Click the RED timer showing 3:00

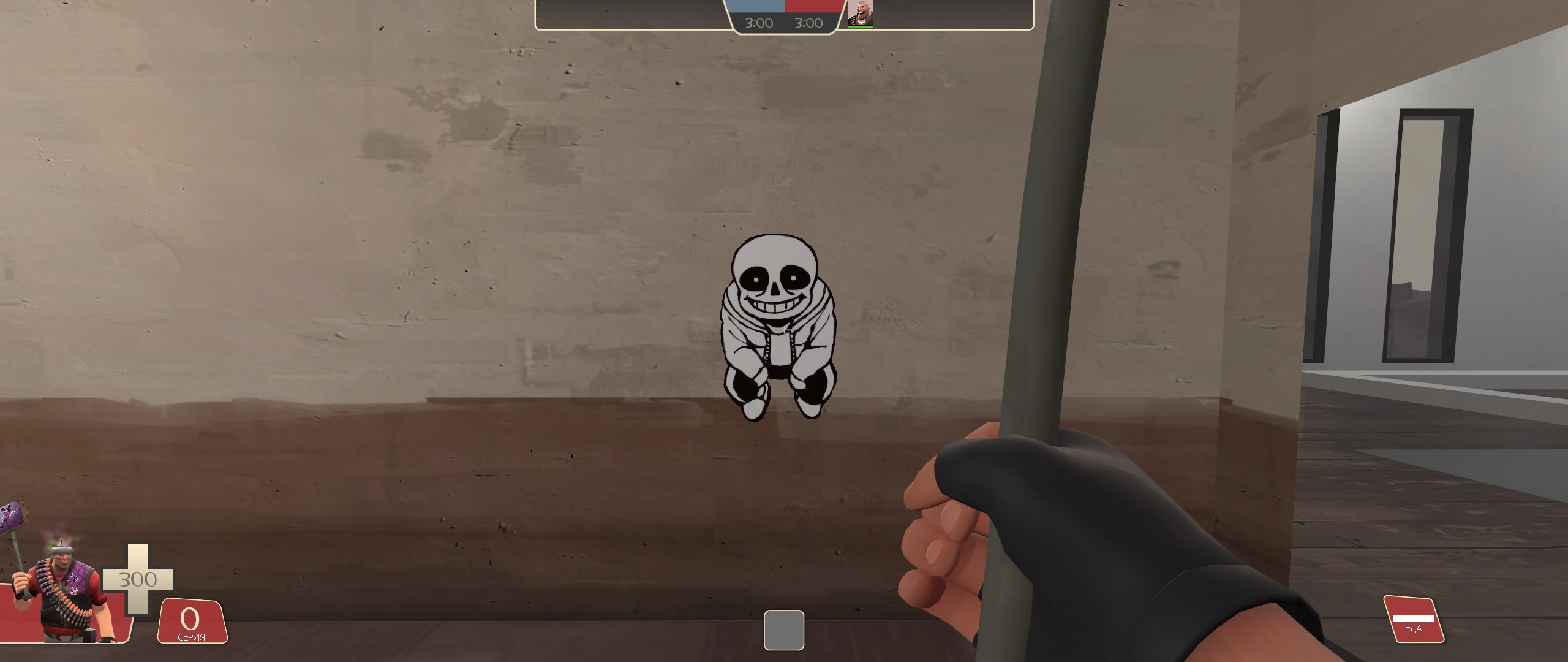pos(809,23)
